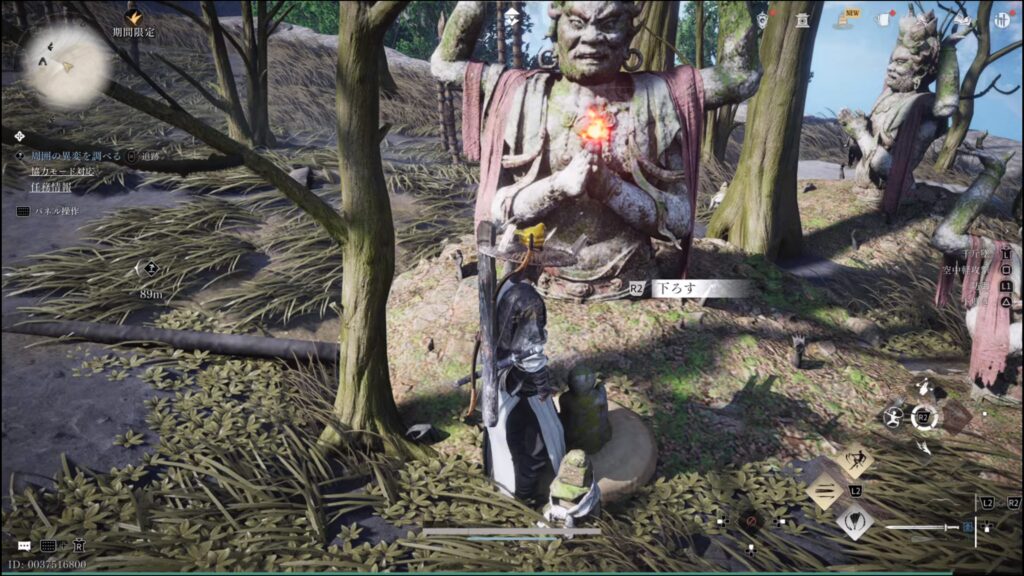
Task: Open the cup icon with red notification
Action: point(883,19)
